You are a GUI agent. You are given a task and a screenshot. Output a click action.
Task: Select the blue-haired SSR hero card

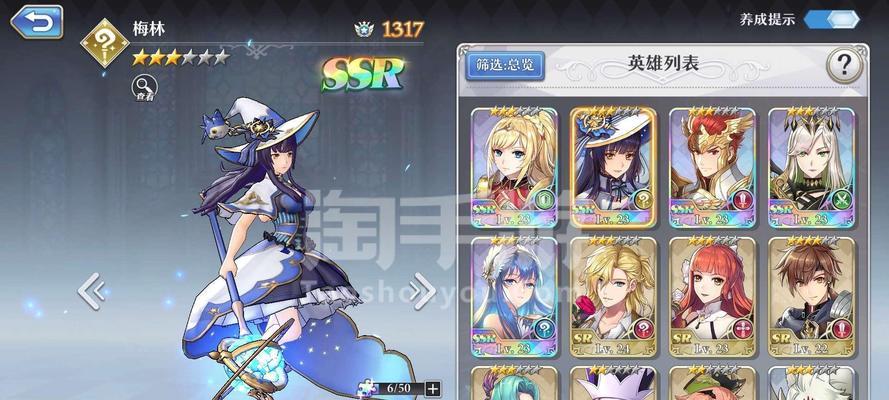coord(514,295)
